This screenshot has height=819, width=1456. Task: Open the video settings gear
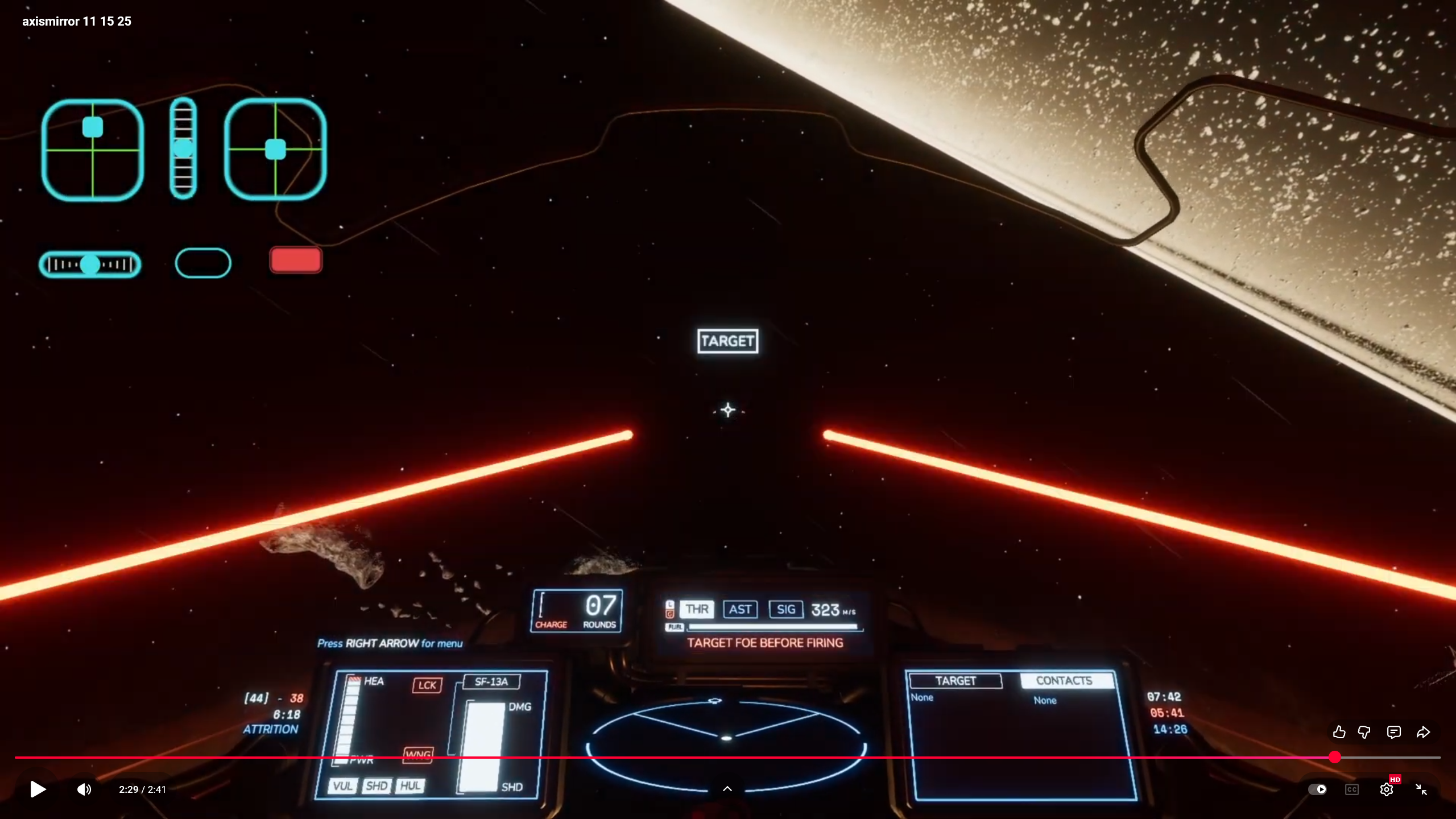tap(1386, 789)
